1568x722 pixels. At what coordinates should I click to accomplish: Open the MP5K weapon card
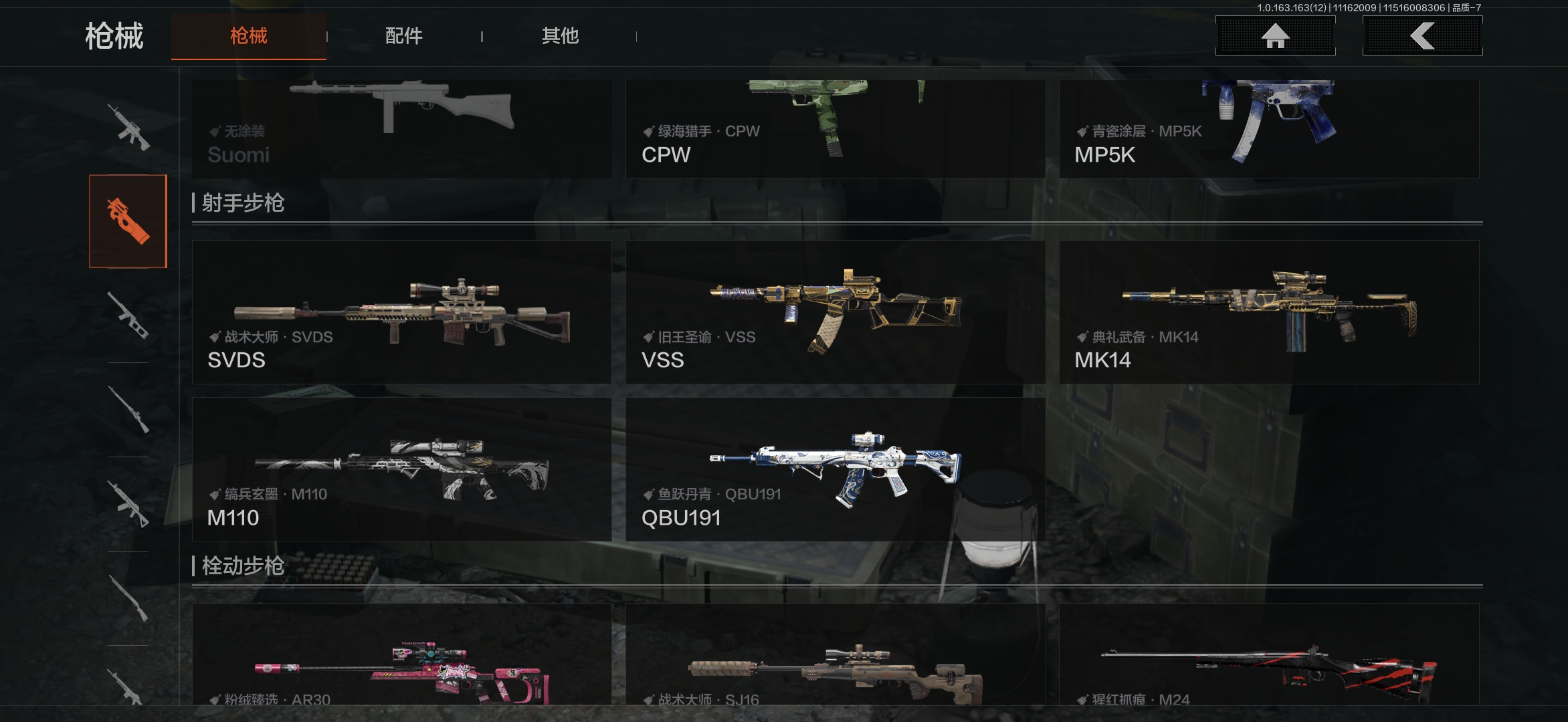(1268, 128)
